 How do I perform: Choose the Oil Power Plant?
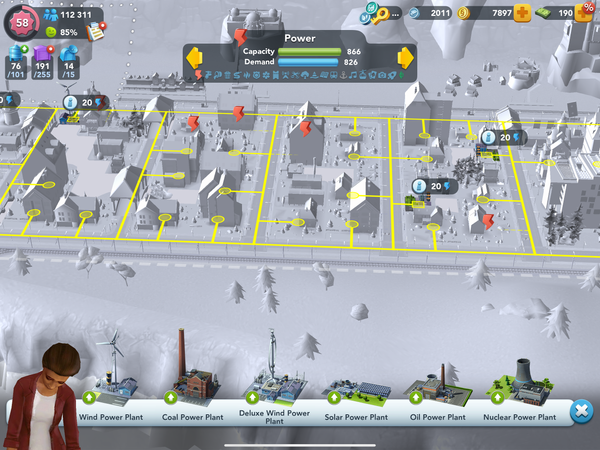pyautogui.click(x=437, y=388)
